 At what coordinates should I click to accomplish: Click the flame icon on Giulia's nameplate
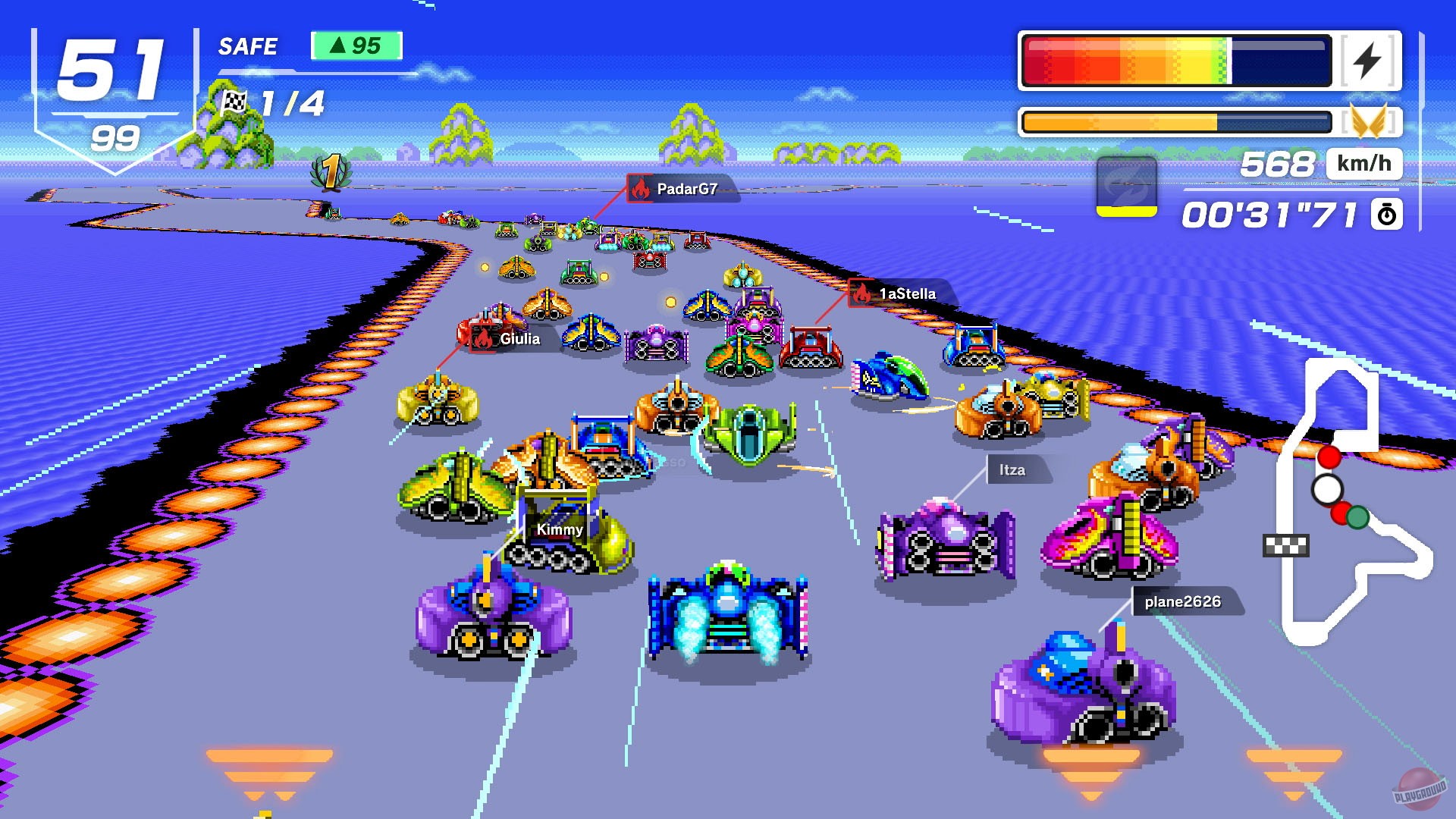pyautogui.click(x=482, y=338)
